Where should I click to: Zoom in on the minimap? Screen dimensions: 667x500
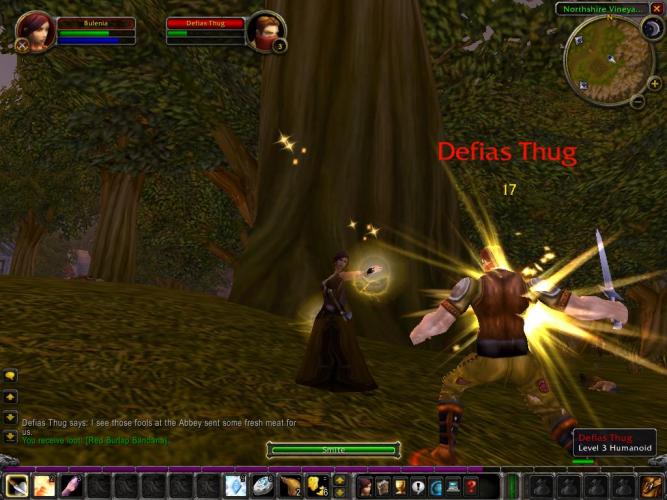pos(654,83)
